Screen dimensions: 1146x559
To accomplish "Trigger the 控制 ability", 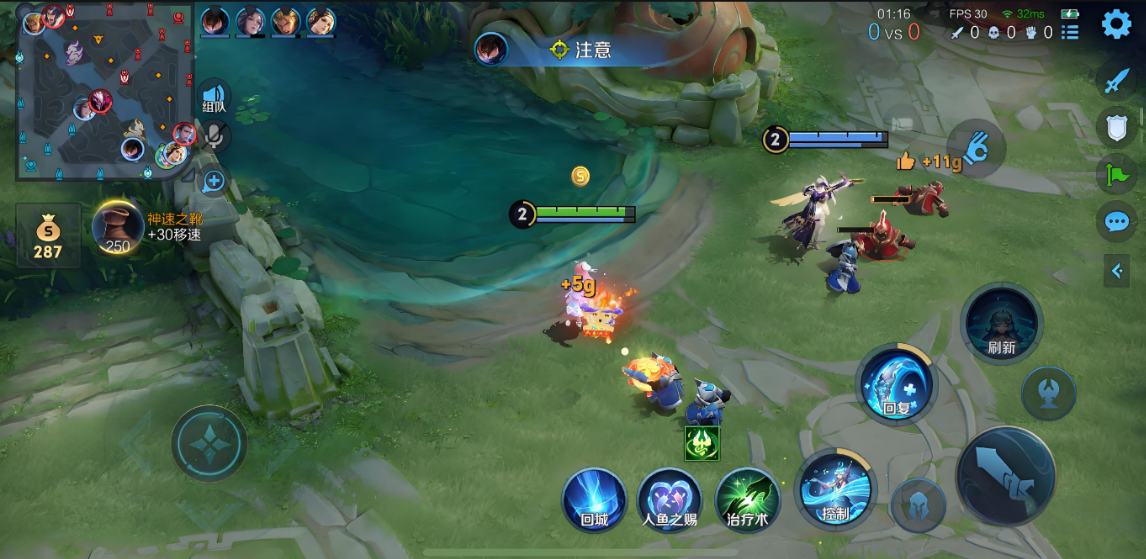I will (x=835, y=490).
